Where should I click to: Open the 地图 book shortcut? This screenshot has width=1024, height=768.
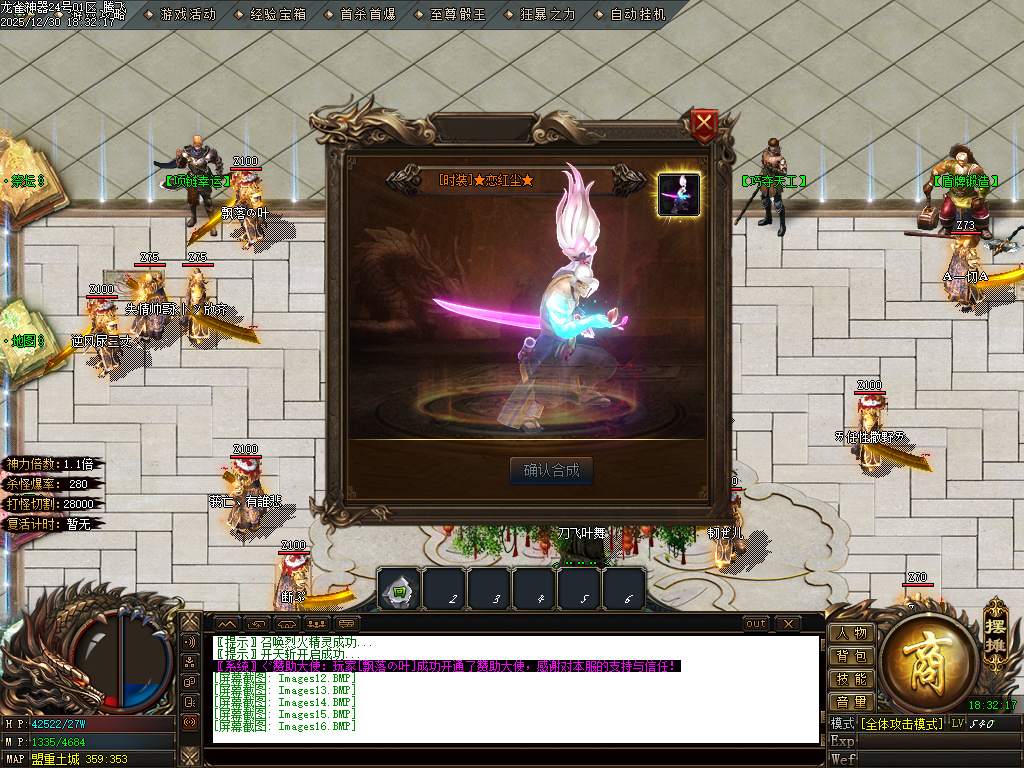click(28, 341)
